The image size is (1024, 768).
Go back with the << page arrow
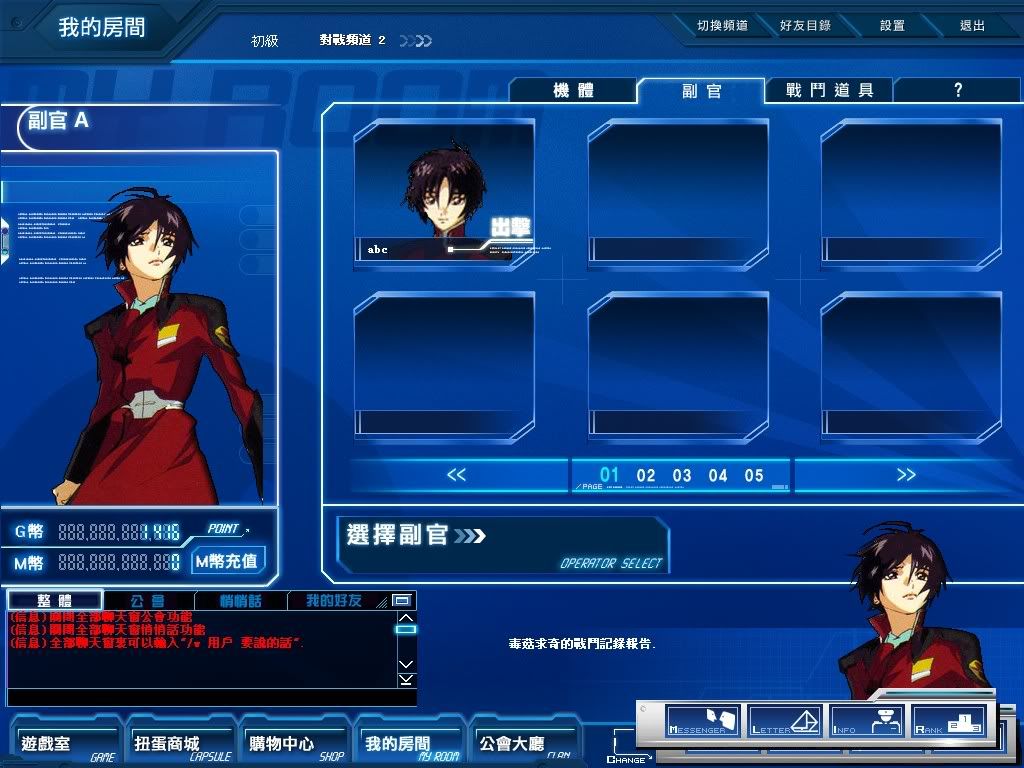click(x=456, y=475)
